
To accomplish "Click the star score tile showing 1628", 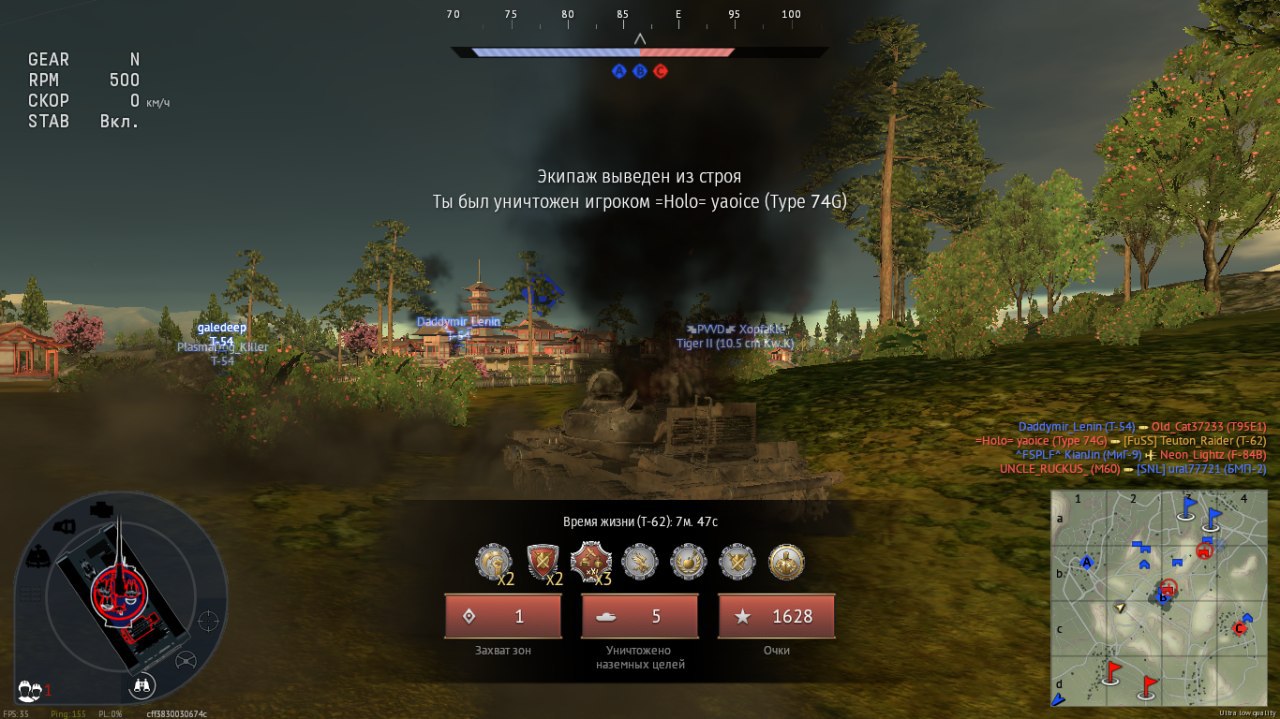I will (776, 616).
